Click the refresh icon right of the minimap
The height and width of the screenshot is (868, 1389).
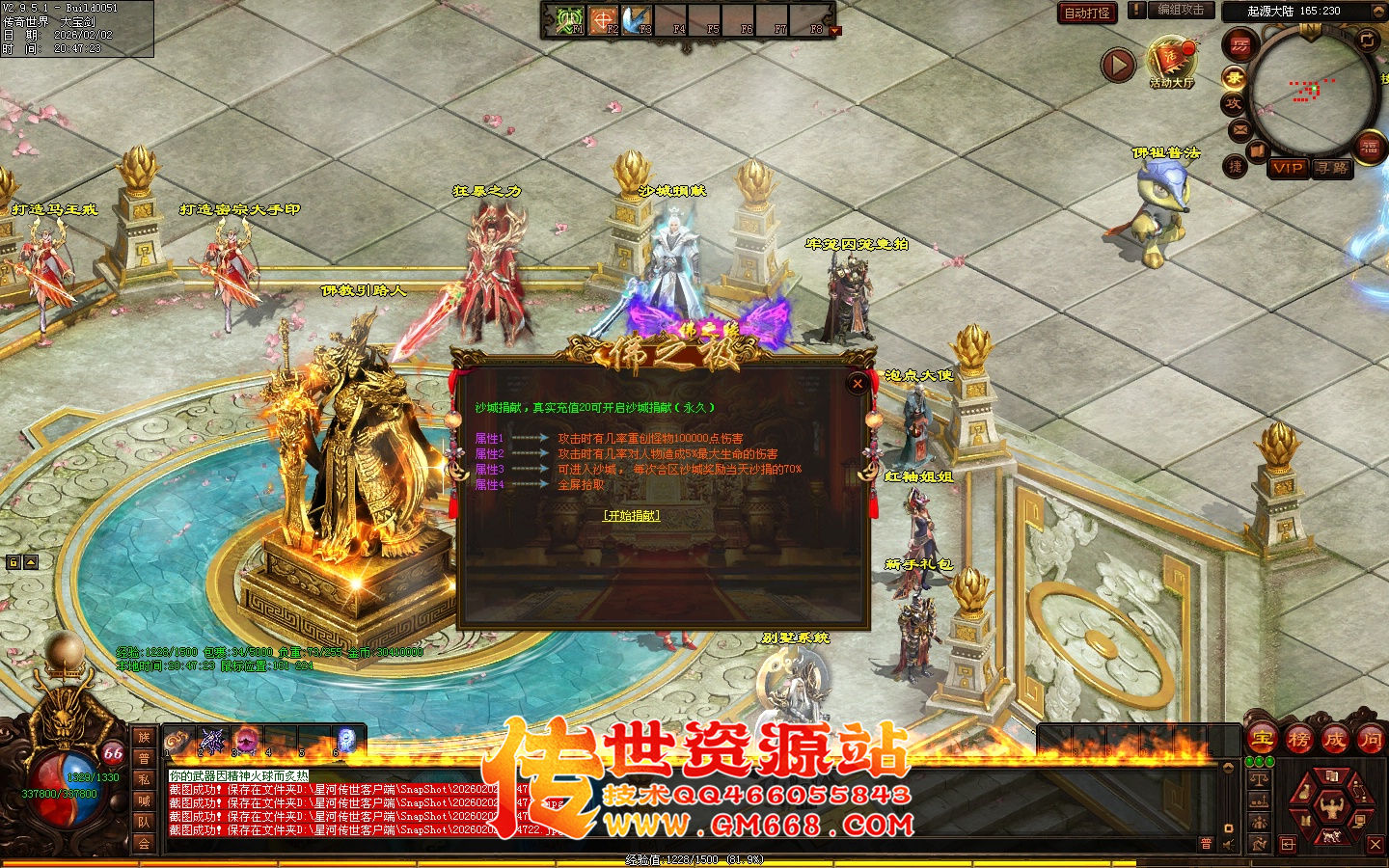(x=1368, y=41)
